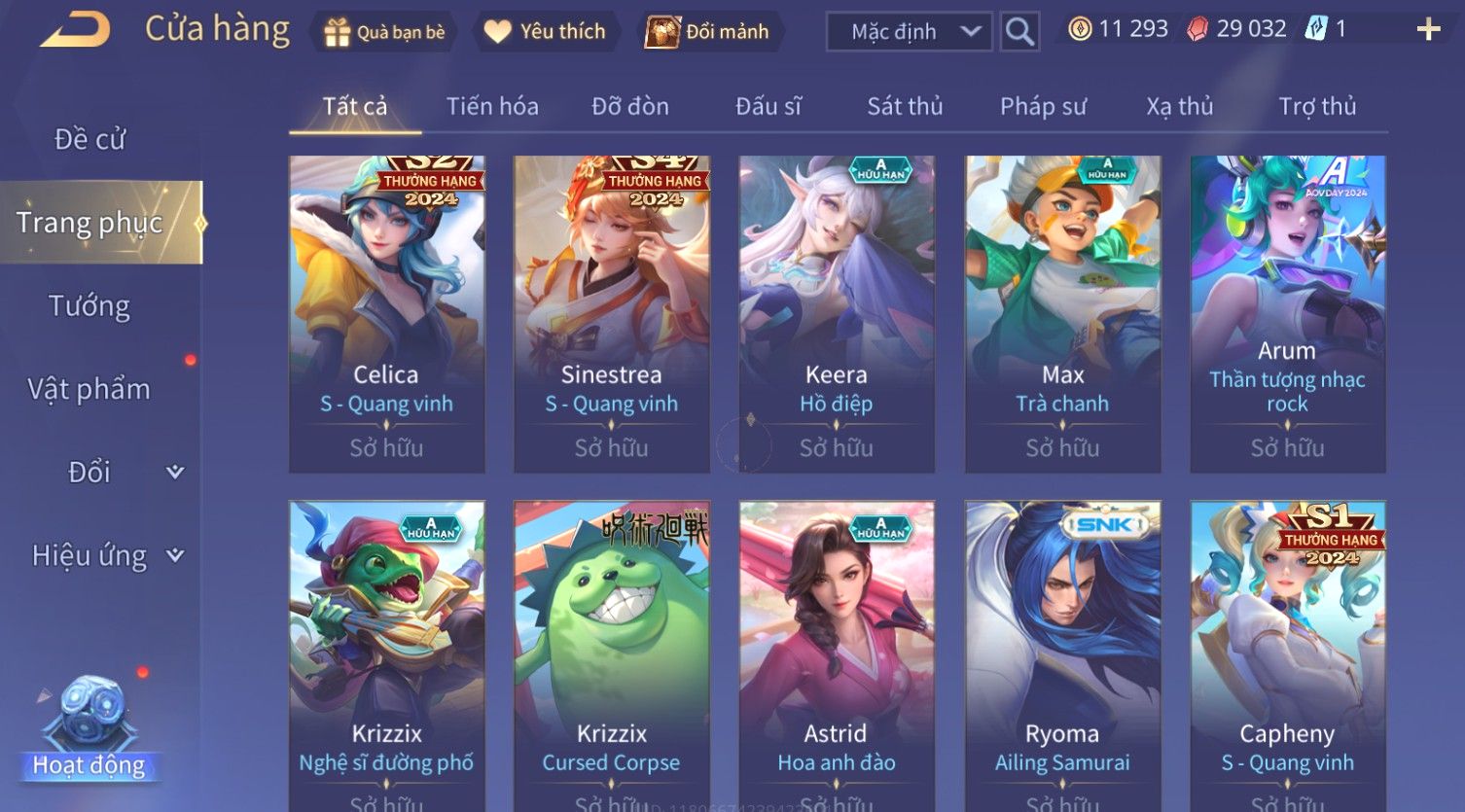Add currency with the plus button
The height and width of the screenshot is (812, 1465).
click(1427, 30)
